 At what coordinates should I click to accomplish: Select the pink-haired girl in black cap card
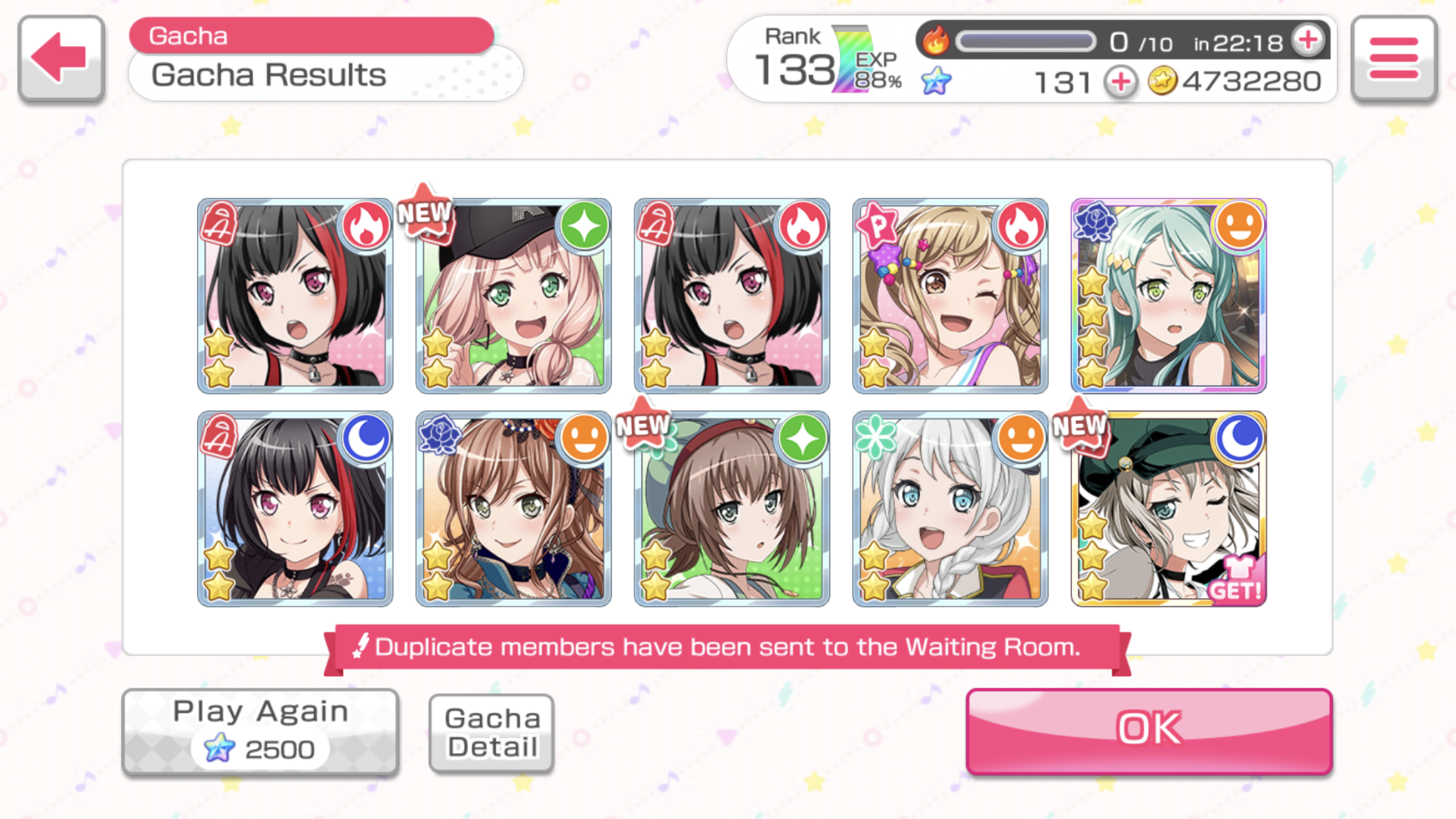pos(514,295)
